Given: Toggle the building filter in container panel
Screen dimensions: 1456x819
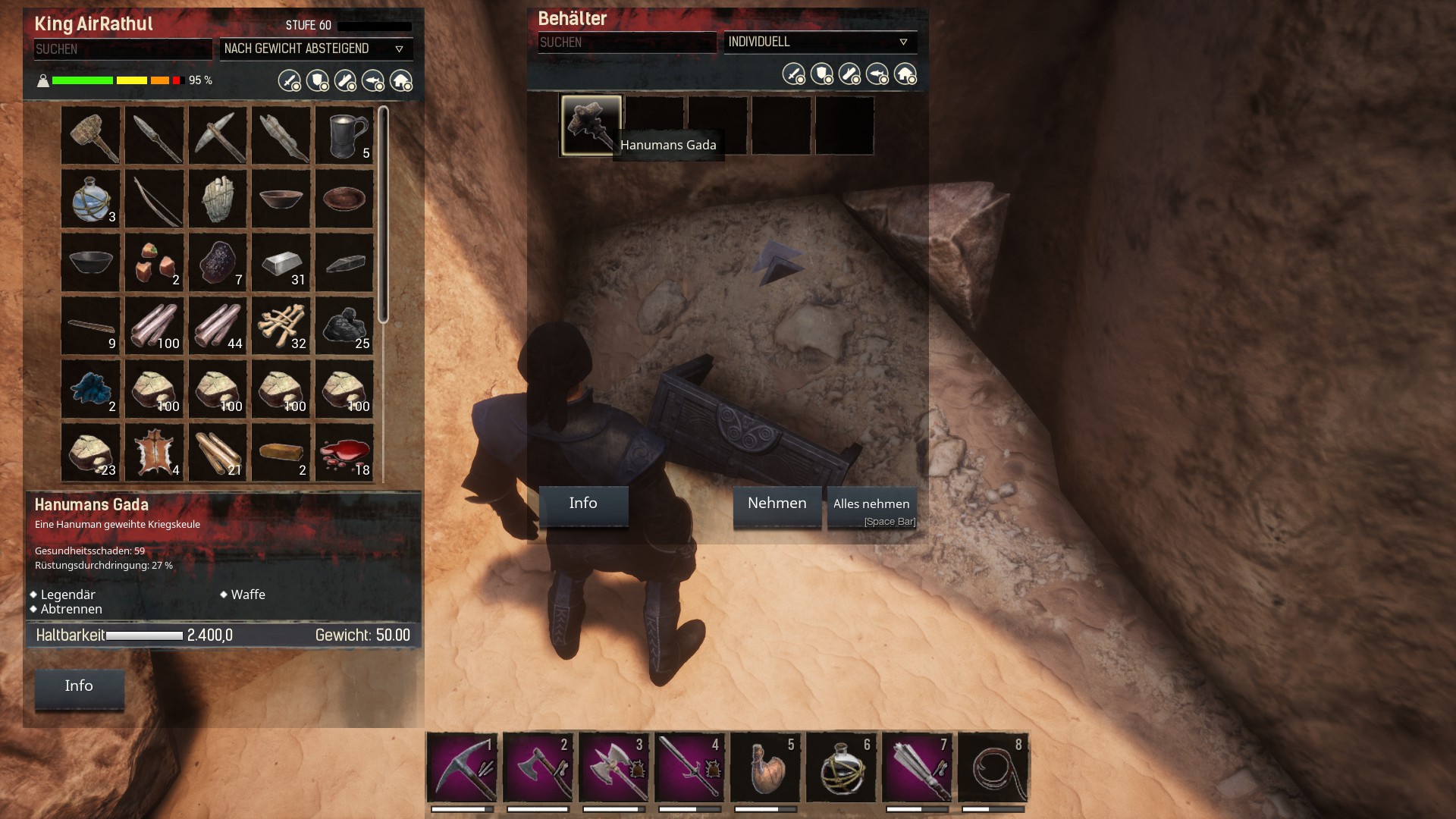Looking at the screenshot, I should pyautogui.click(x=905, y=74).
